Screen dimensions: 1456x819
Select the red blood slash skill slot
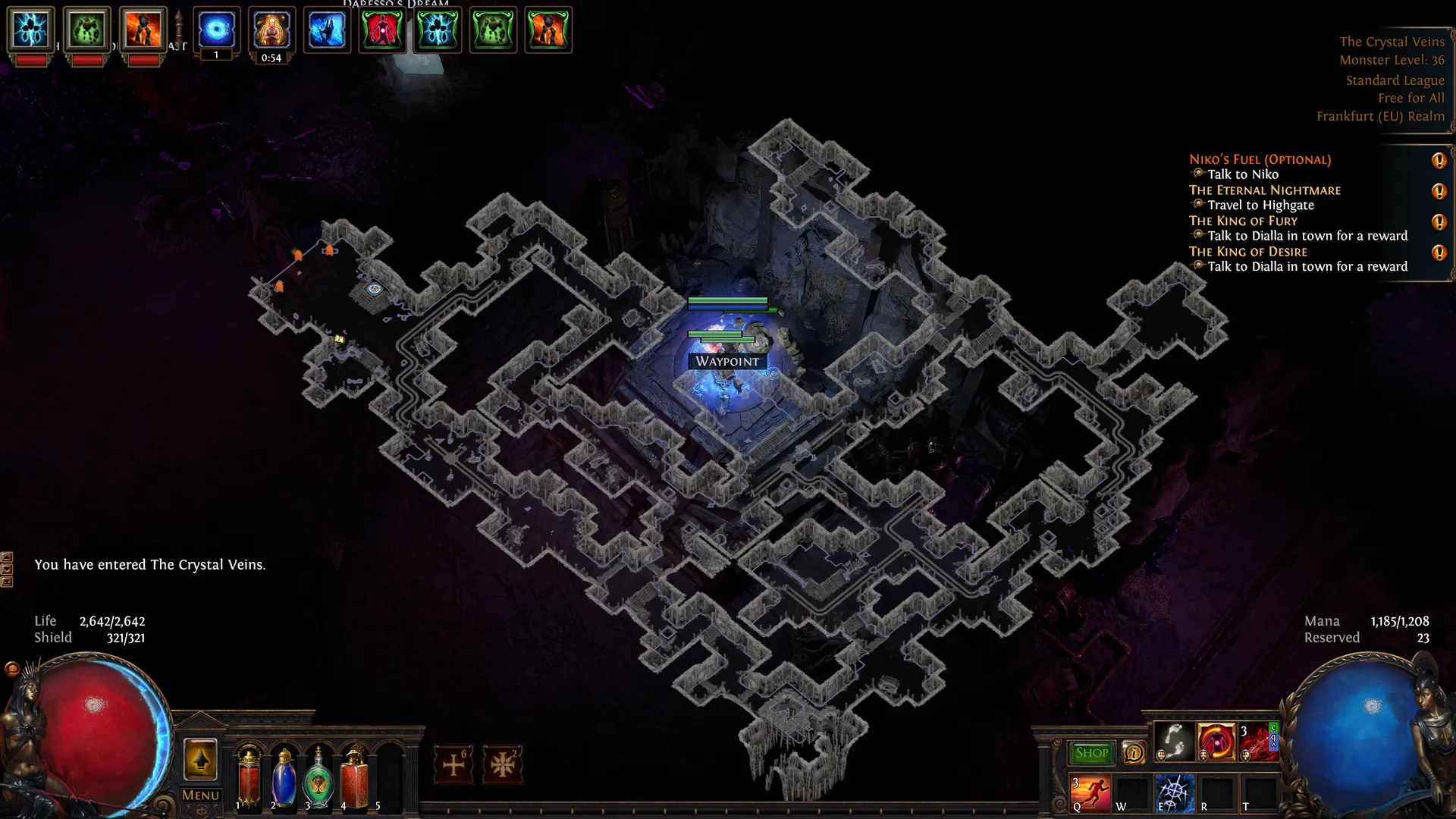click(1257, 741)
